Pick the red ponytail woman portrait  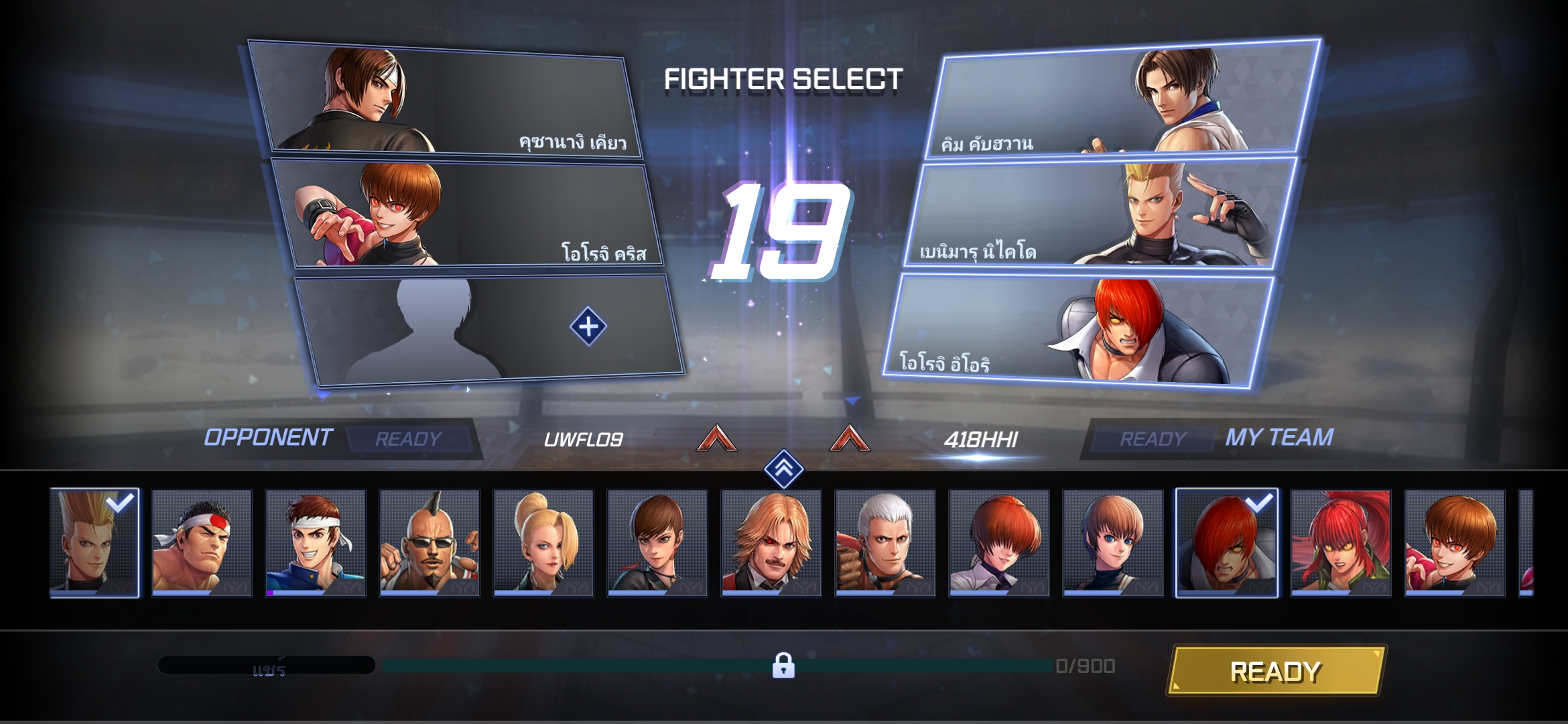[x=1341, y=543]
